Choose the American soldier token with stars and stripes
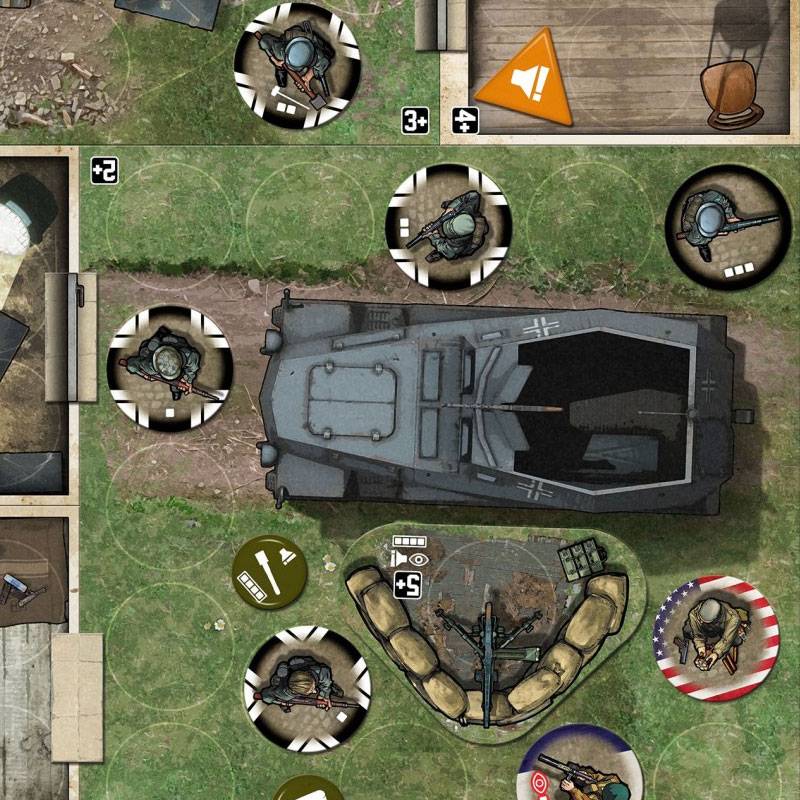800x800 pixels. (715, 637)
